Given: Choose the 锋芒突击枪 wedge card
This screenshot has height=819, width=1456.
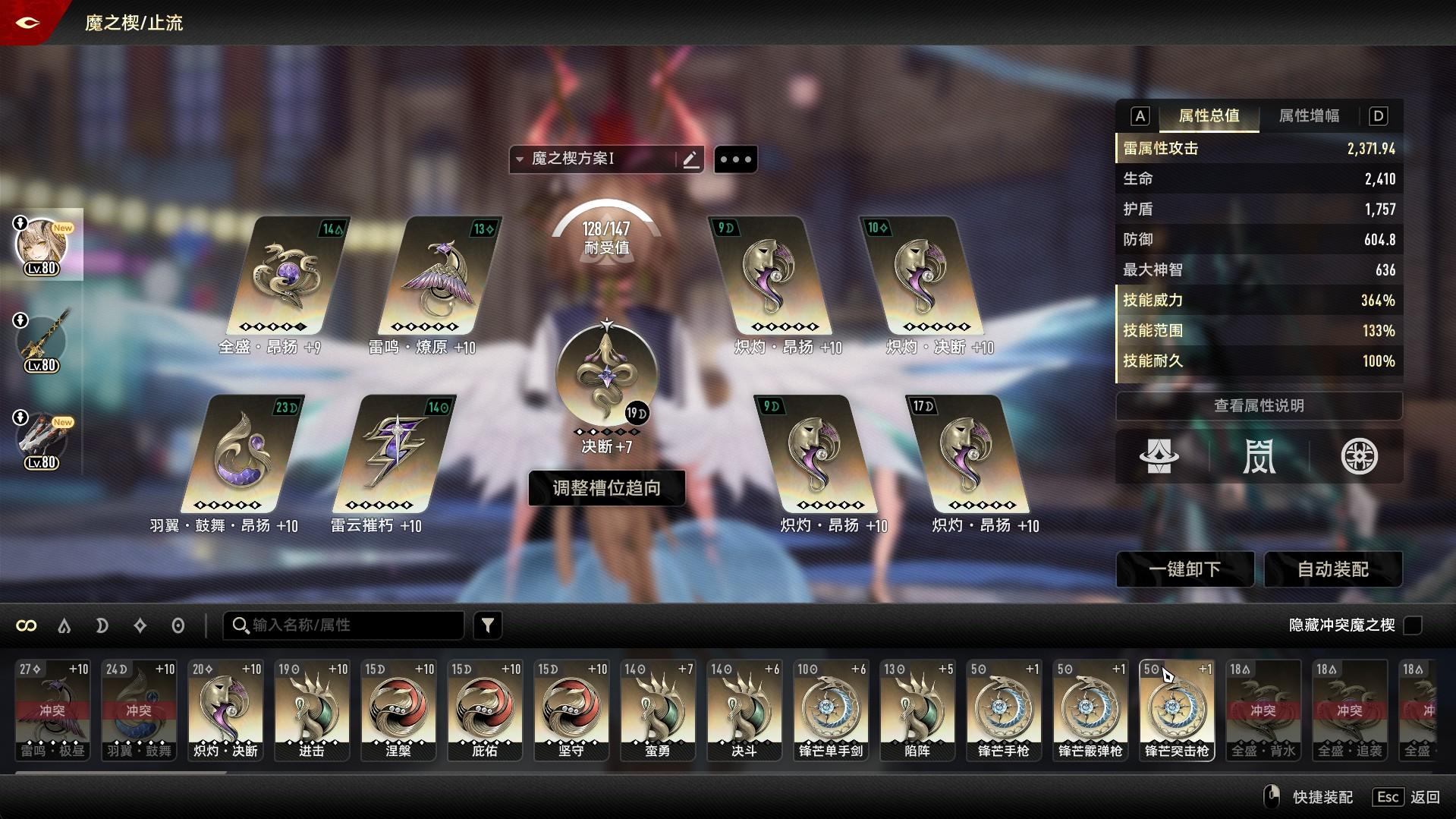Looking at the screenshot, I should (1177, 710).
